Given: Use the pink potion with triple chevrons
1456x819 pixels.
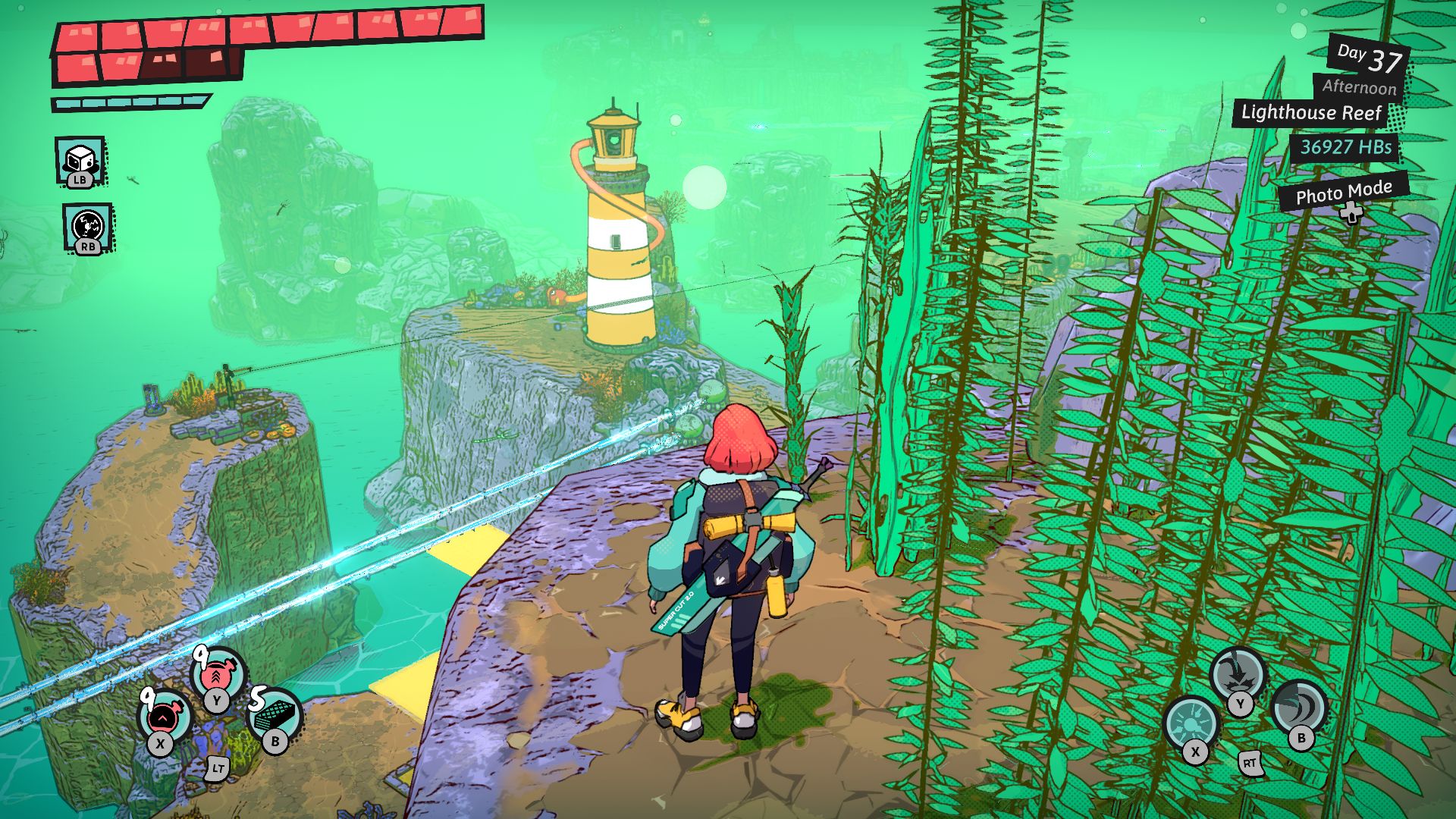Looking at the screenshot, I should pyautogui.click(x=218, y=674).
